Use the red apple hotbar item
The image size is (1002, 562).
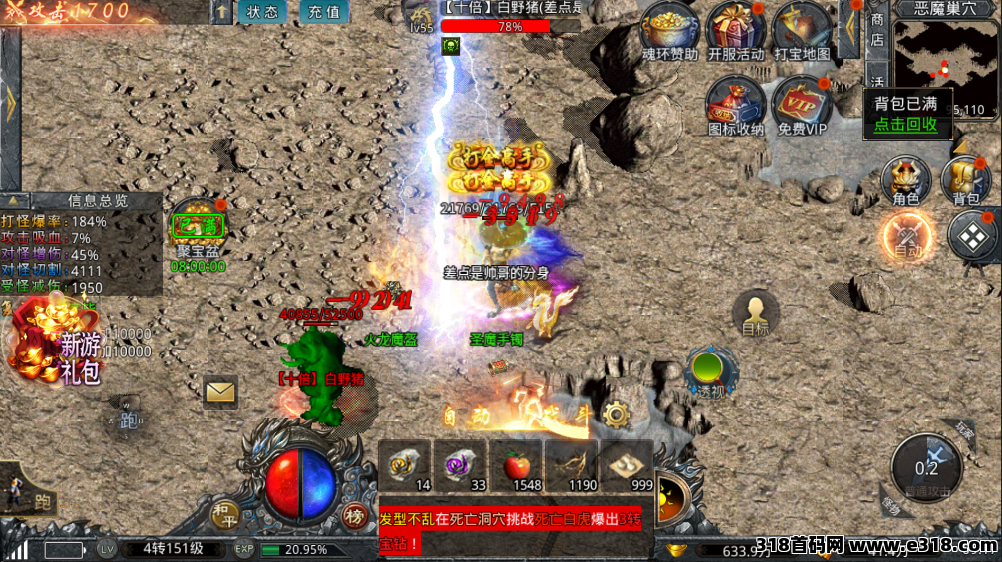click(515, 465)
